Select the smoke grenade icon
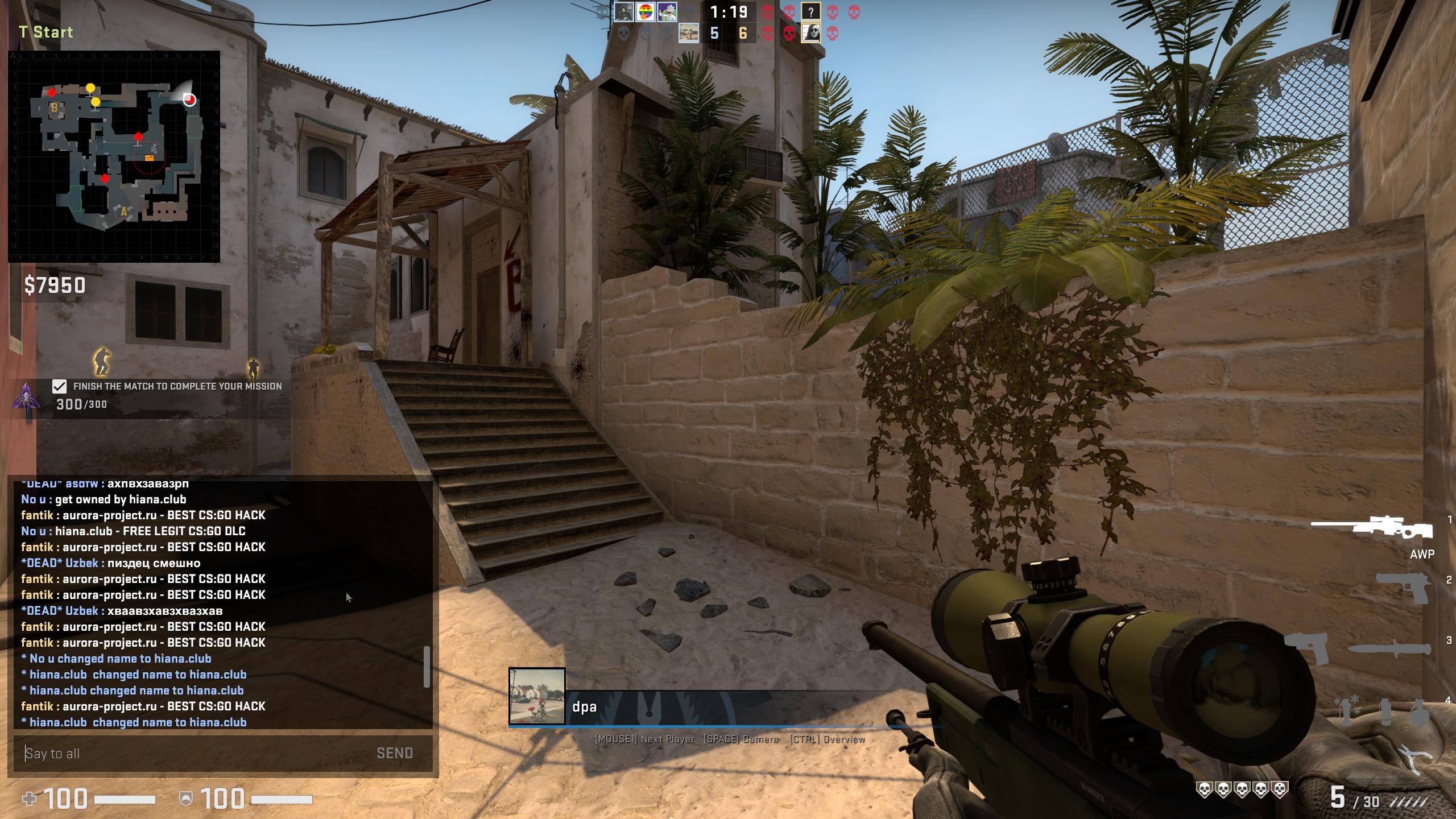The image size is (1456, 819). pos(1385,711)
